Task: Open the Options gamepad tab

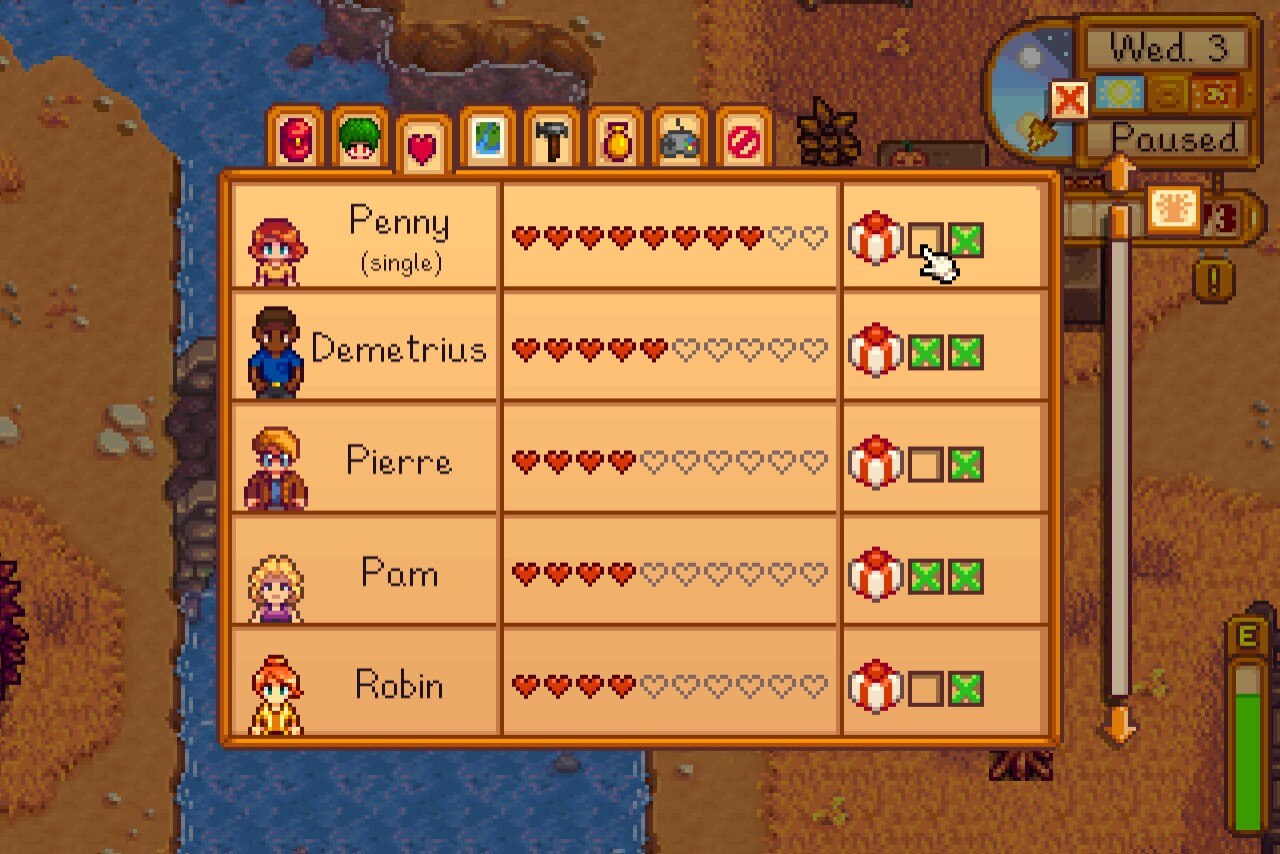Action: (679, 140)
